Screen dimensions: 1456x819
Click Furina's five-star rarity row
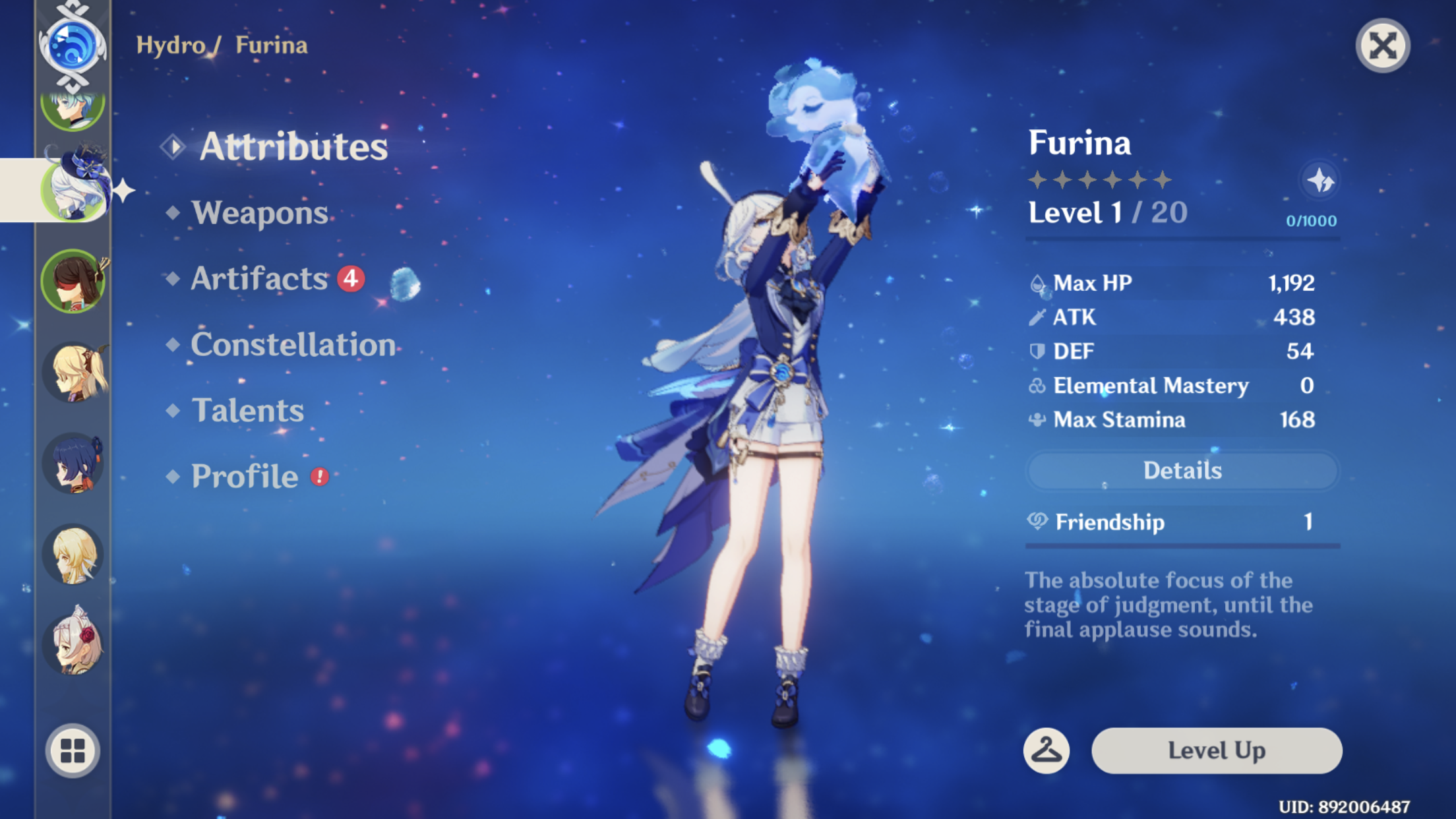point(1100,179)
